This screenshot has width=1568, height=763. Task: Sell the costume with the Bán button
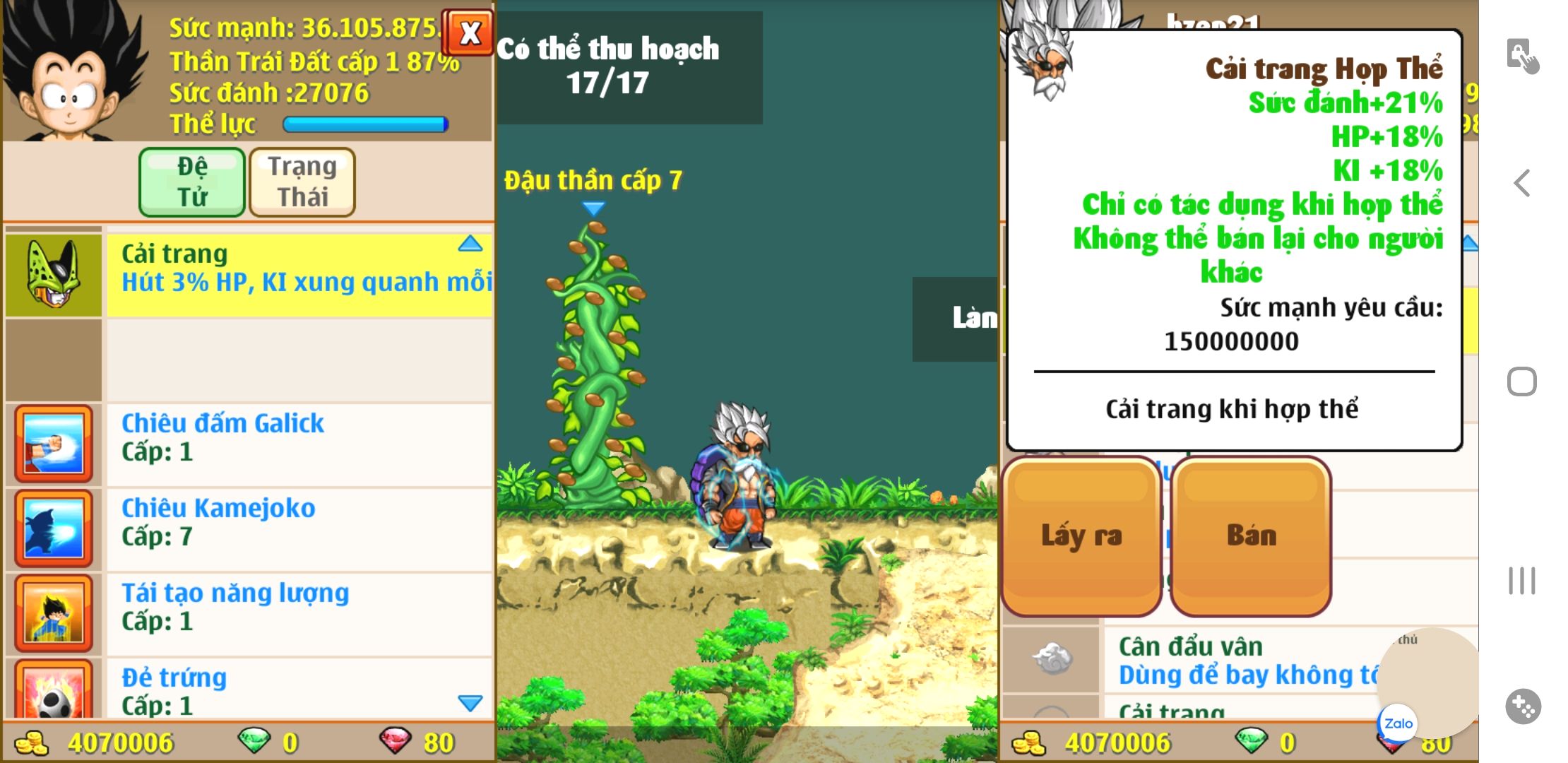(1251, 536)
